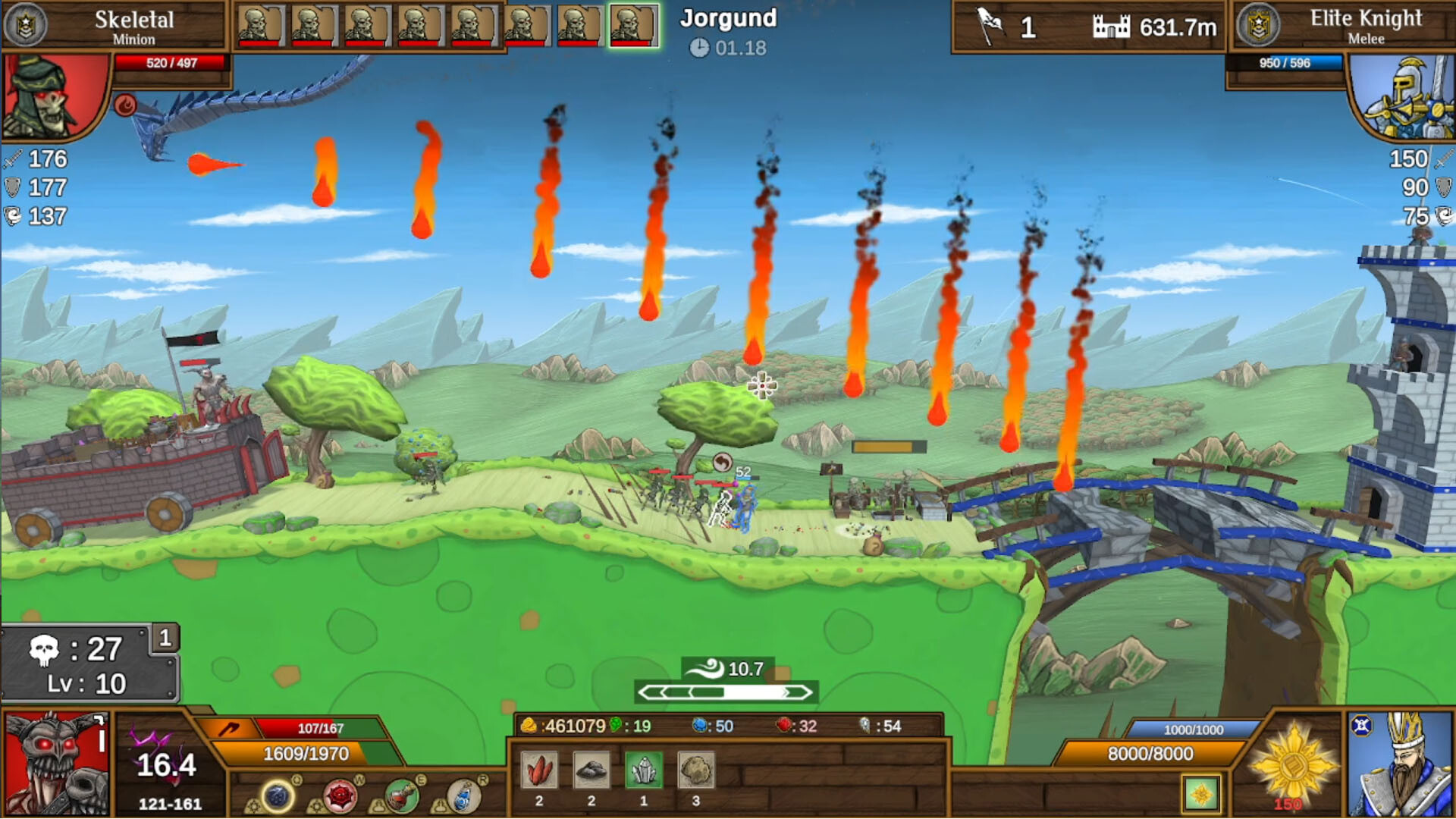Click the gold coins resource counter icon

coord(531,726)
